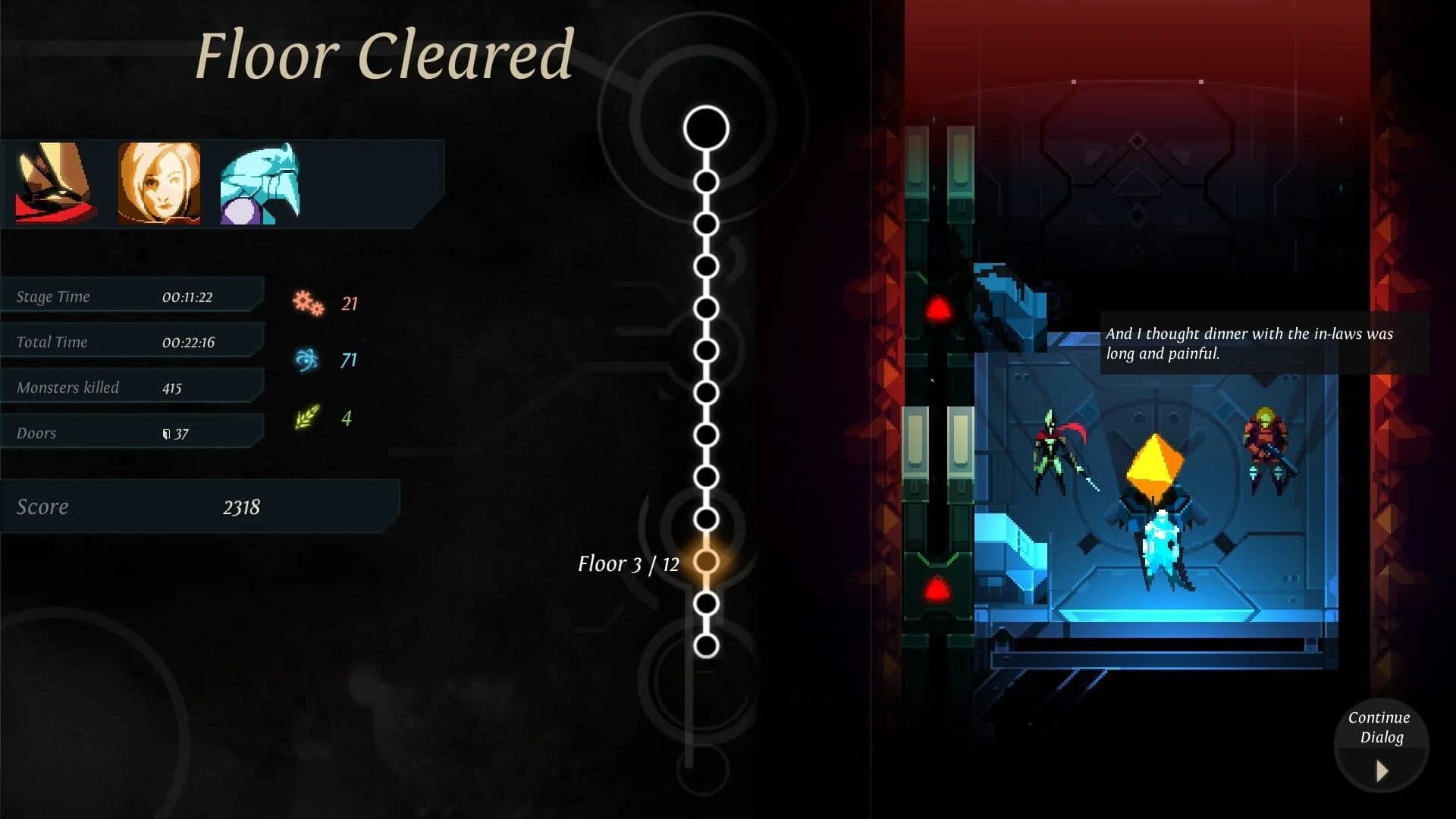
Task: Click the red alert triangle on the elevator
Action: pos(937,306)
